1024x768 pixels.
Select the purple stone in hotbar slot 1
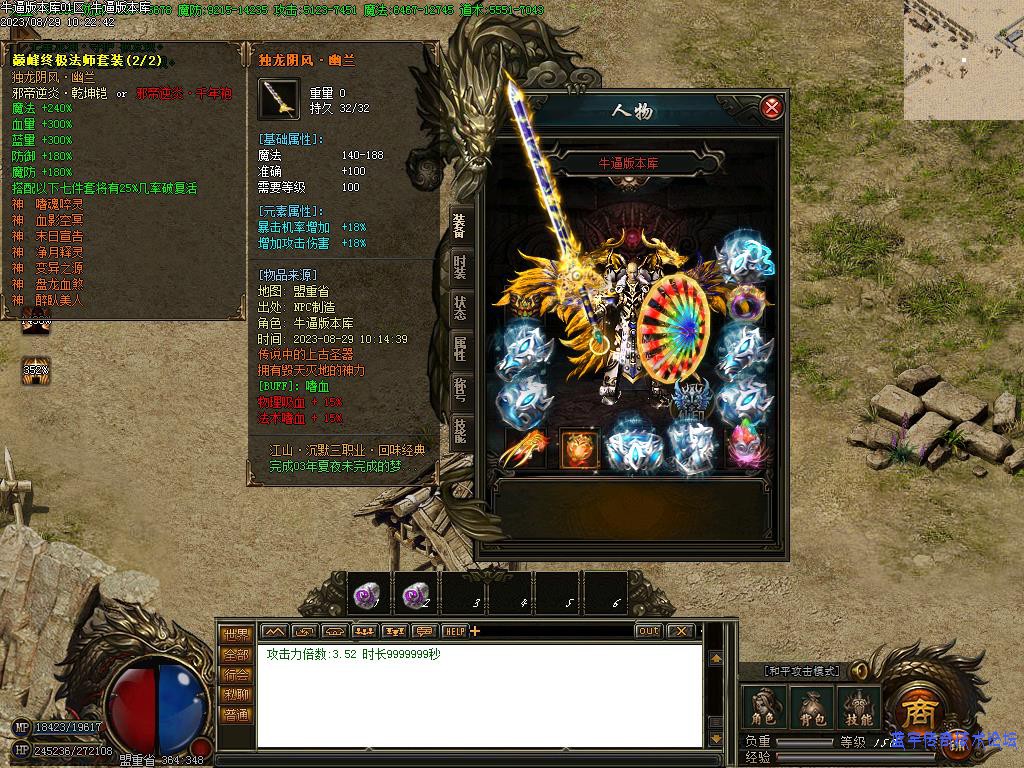pyautogui.click(x=368, y=594)
